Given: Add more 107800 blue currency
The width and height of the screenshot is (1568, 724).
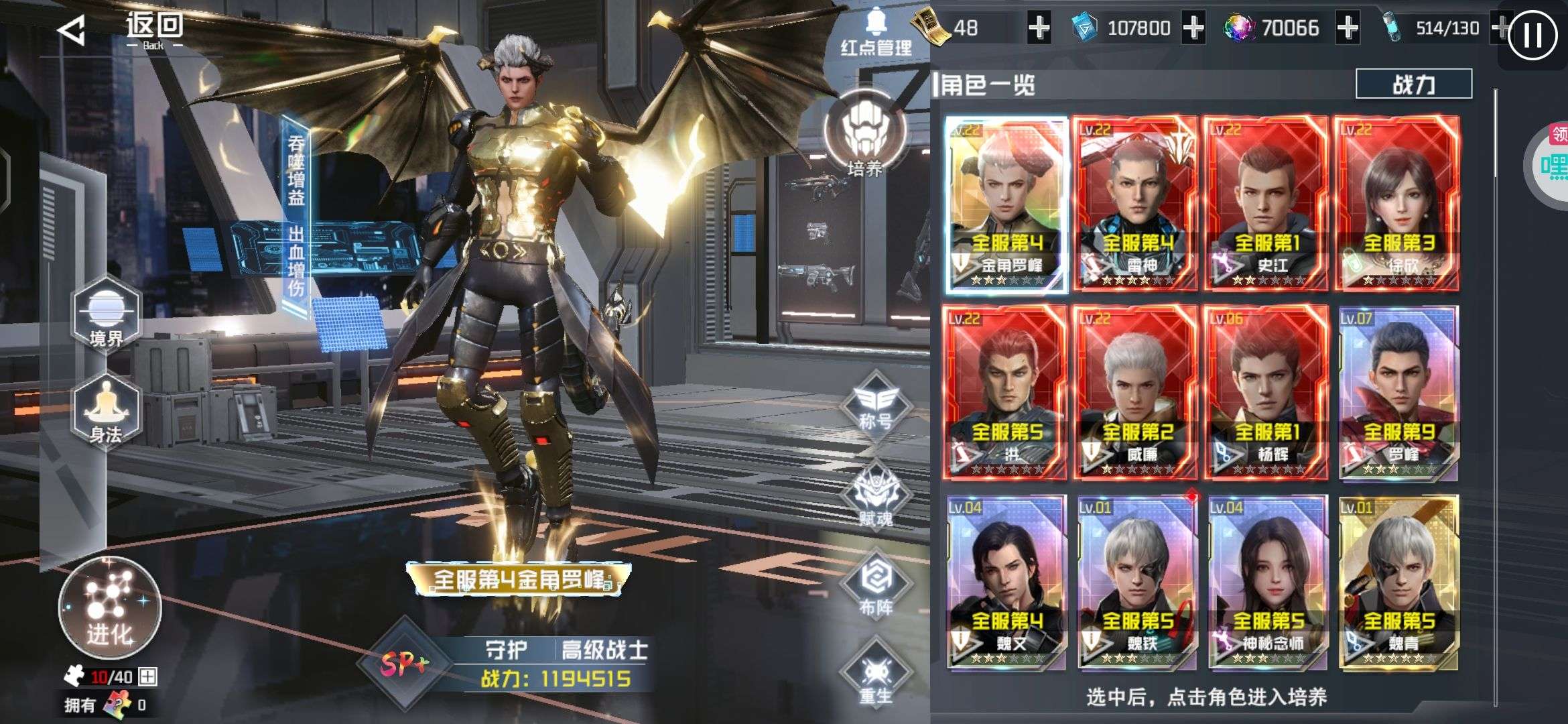Looking at the screenshot, I should [1193, 28].
